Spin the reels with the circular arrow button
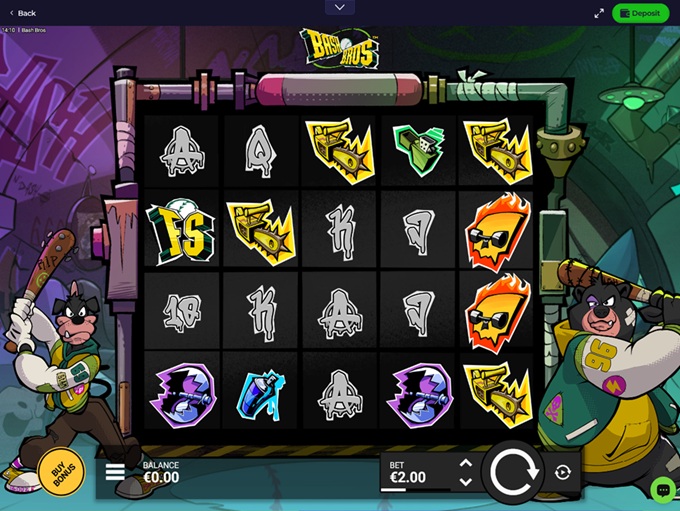This screenshot has height=511, width=680. (x=514, y=472)
